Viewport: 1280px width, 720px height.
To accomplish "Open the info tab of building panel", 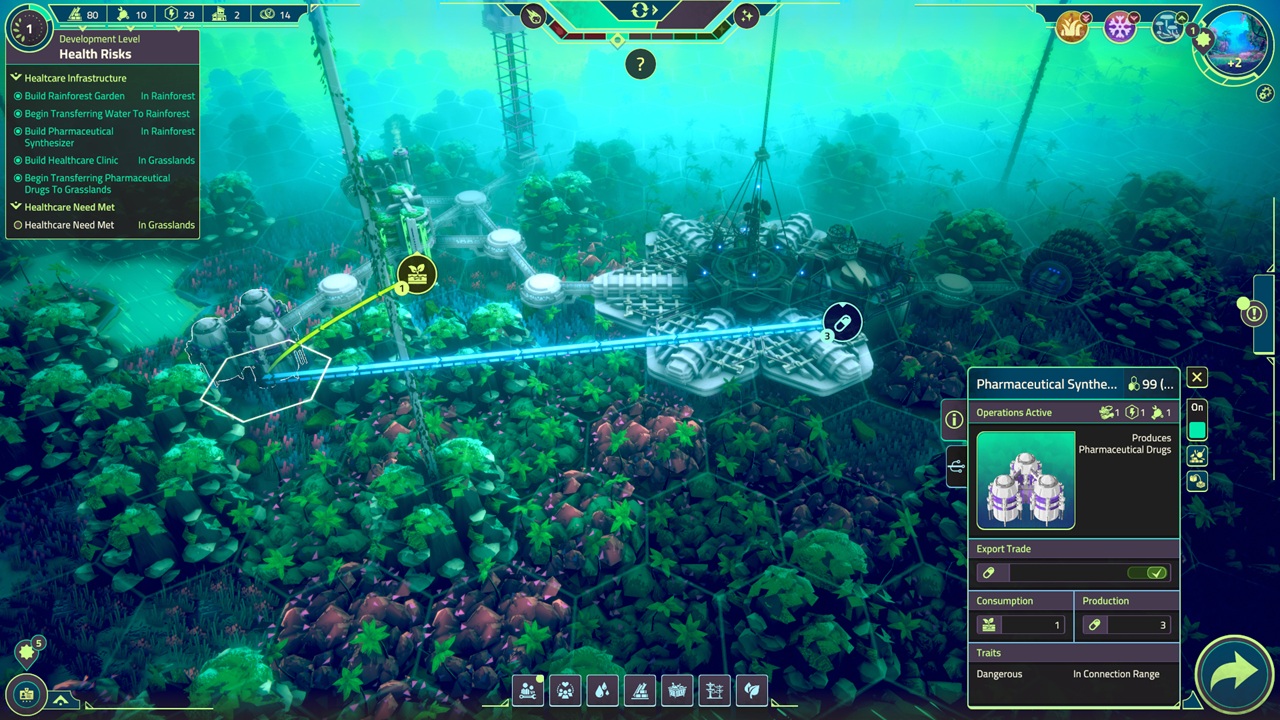I will pyautogui.click(x=954, y=420).
